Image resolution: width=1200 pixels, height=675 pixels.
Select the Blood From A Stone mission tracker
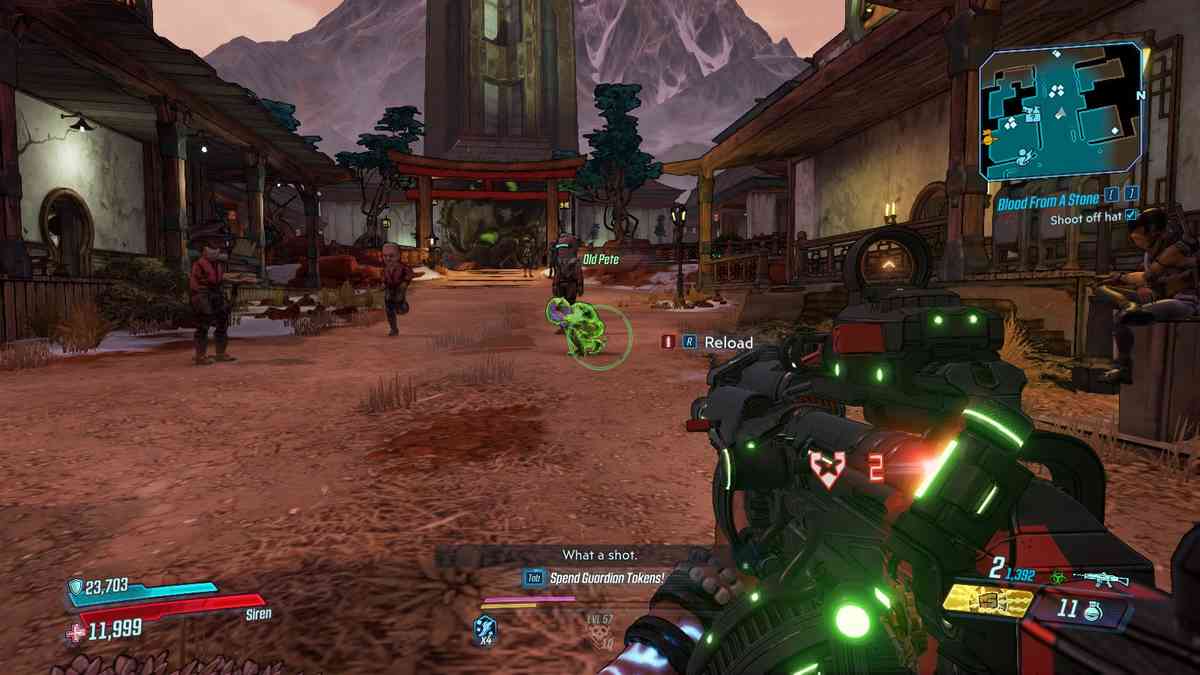tap(1047, 201)
